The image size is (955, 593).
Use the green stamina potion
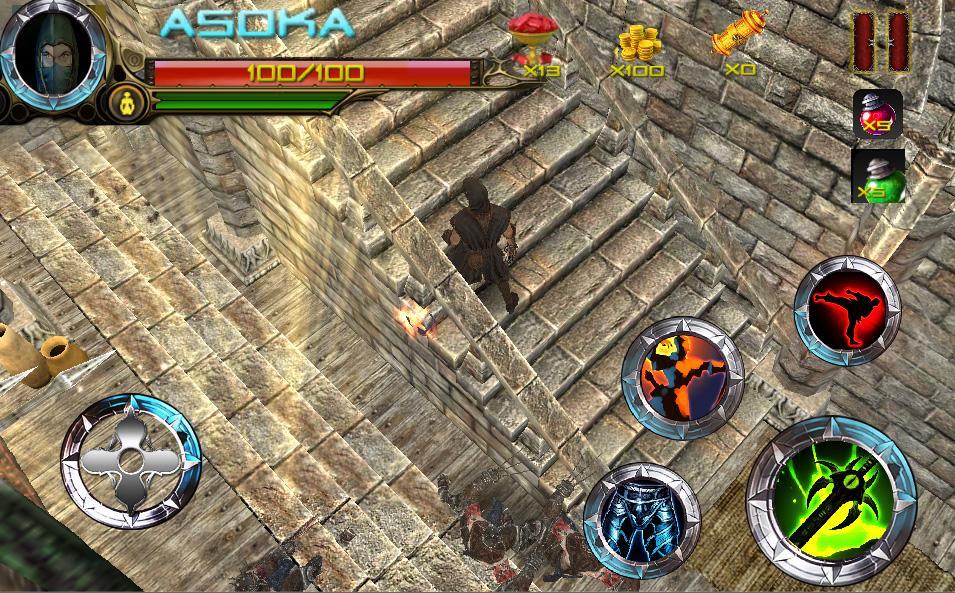[x=878, y=176]
